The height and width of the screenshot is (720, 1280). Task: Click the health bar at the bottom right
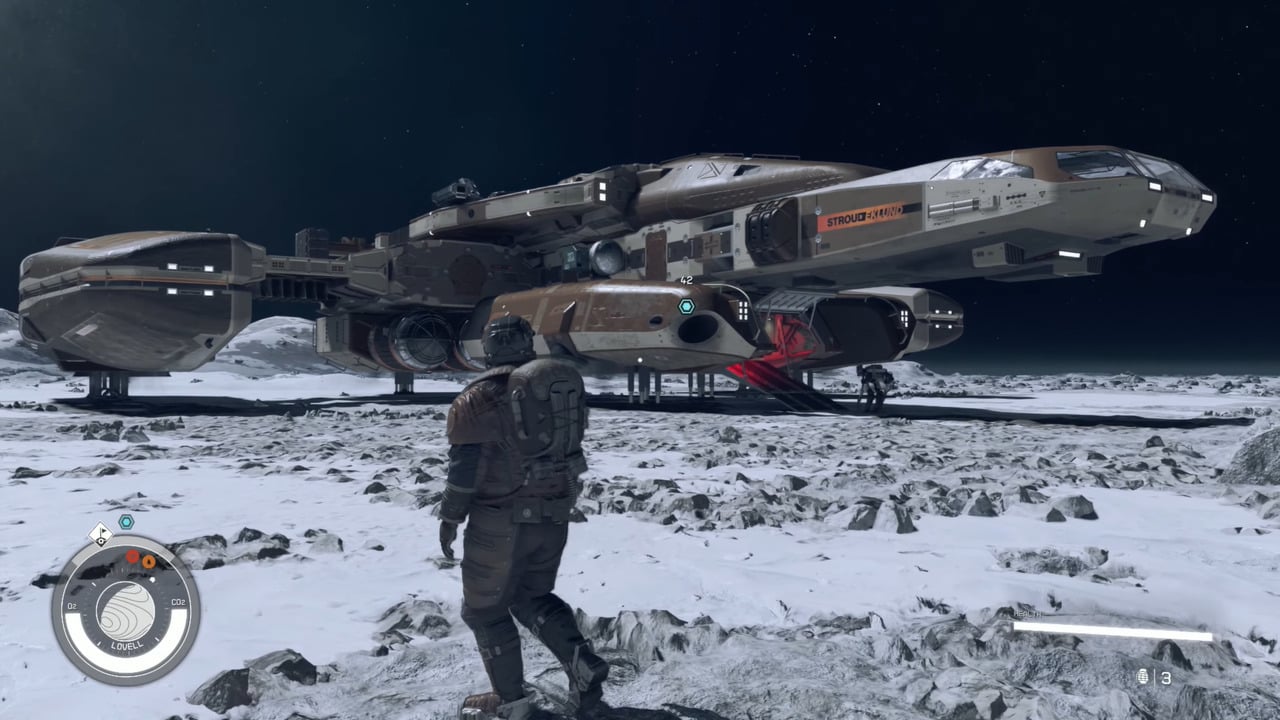point(1110,630)
